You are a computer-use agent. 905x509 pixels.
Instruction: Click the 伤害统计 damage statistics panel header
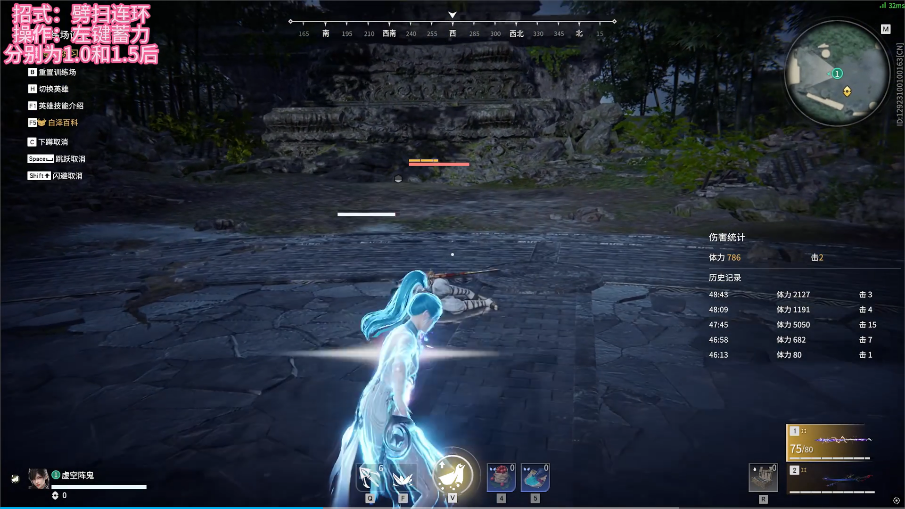point(727,238)
